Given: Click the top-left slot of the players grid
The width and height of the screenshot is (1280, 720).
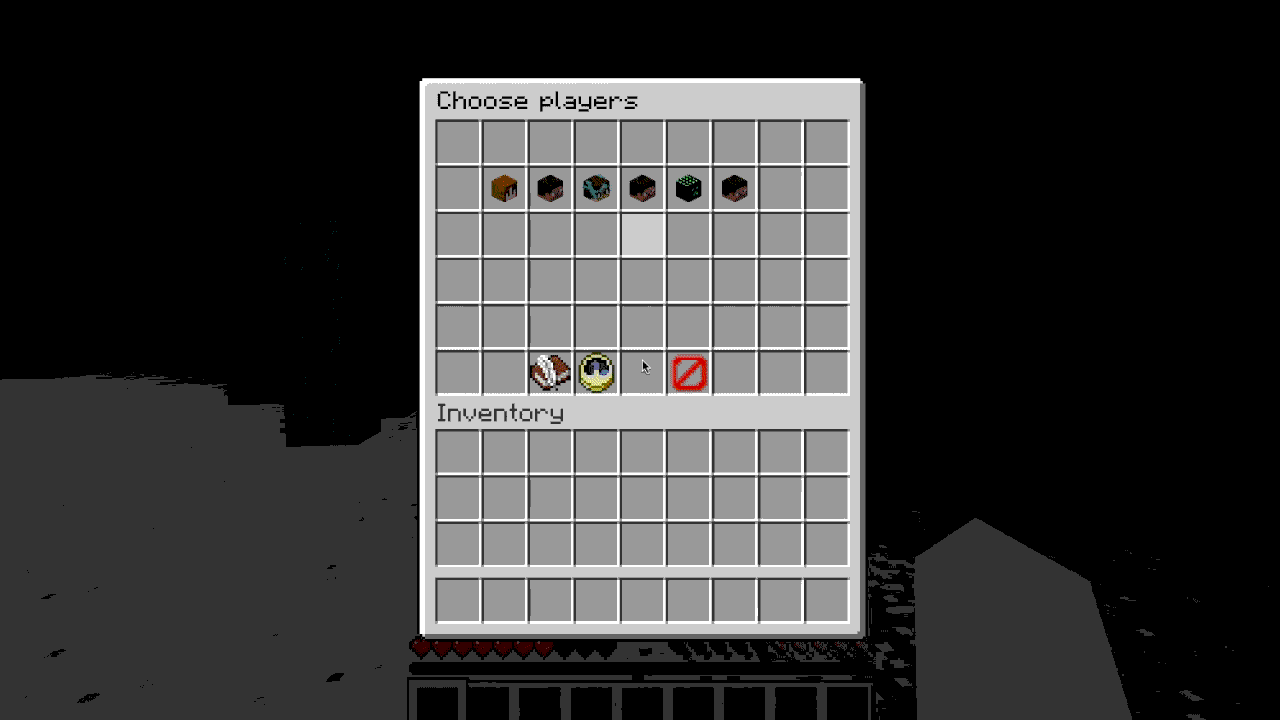Looking at the screenshot, I should [x=457, y=142].
